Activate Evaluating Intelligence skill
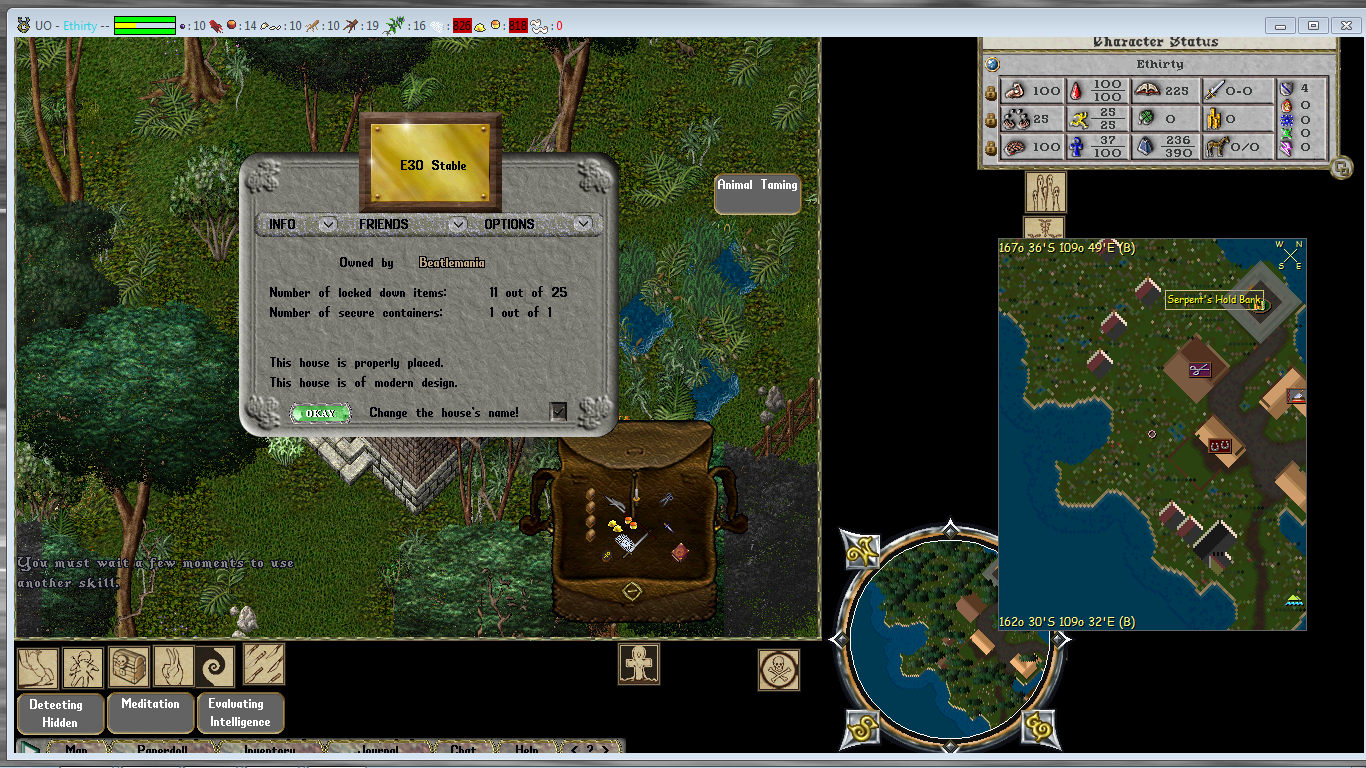Image resolution: width=1366 pixels, height=768 pixels. [240, 713]
